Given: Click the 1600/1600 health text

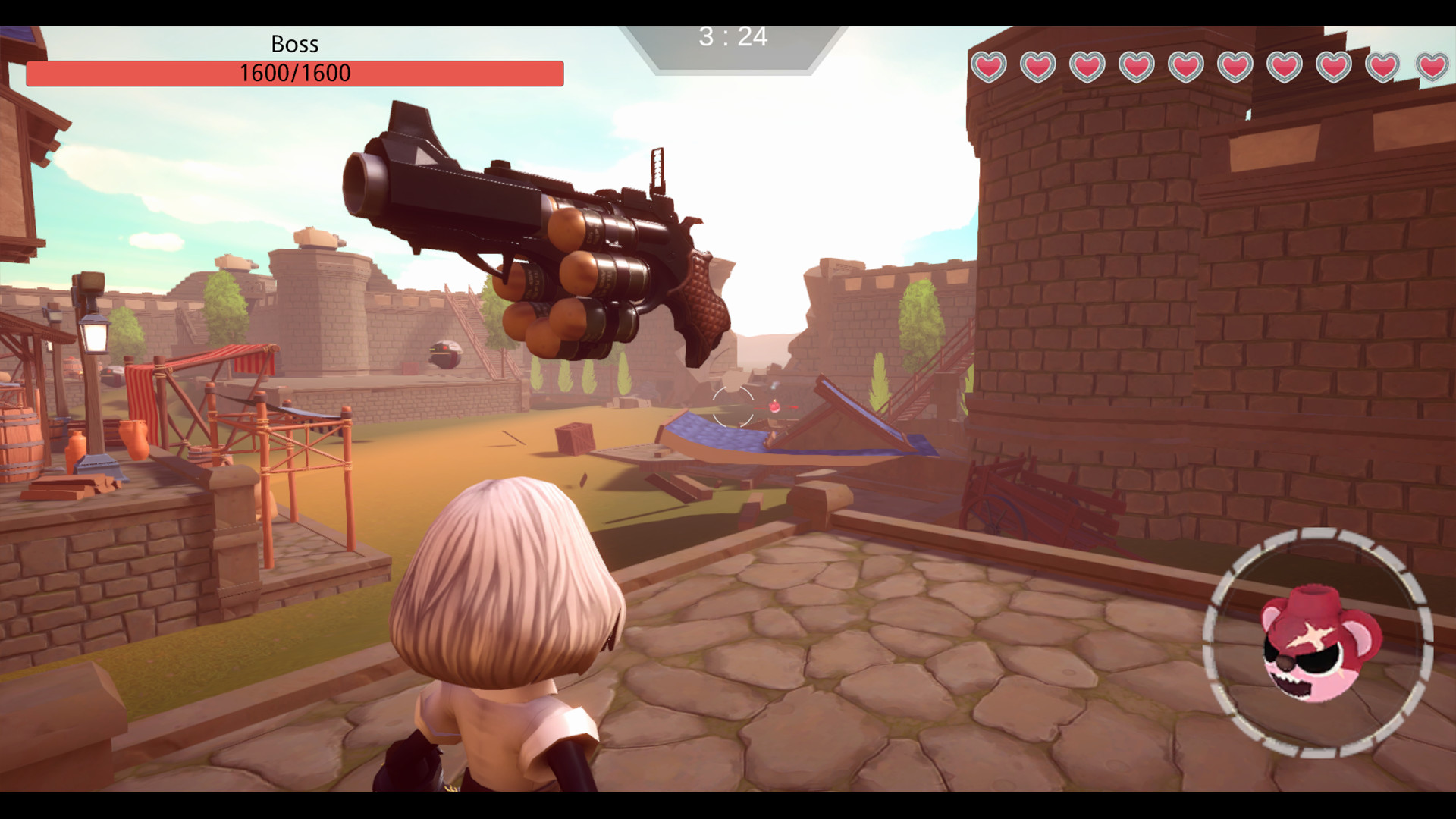Looking at the screenshot, I should click(x=294, y=74).
